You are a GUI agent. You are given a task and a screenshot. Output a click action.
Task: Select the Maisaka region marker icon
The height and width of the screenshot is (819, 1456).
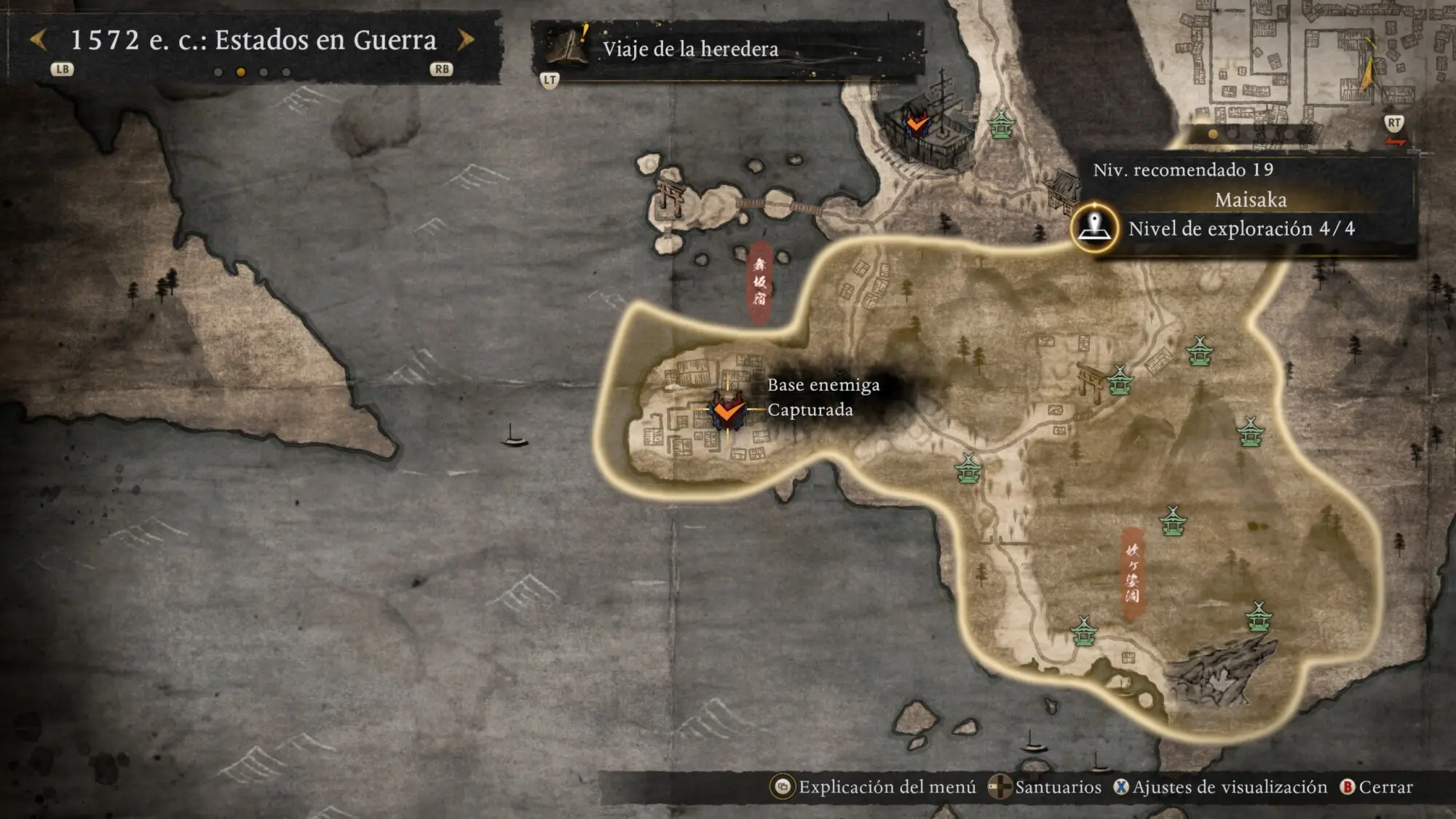1094,227
